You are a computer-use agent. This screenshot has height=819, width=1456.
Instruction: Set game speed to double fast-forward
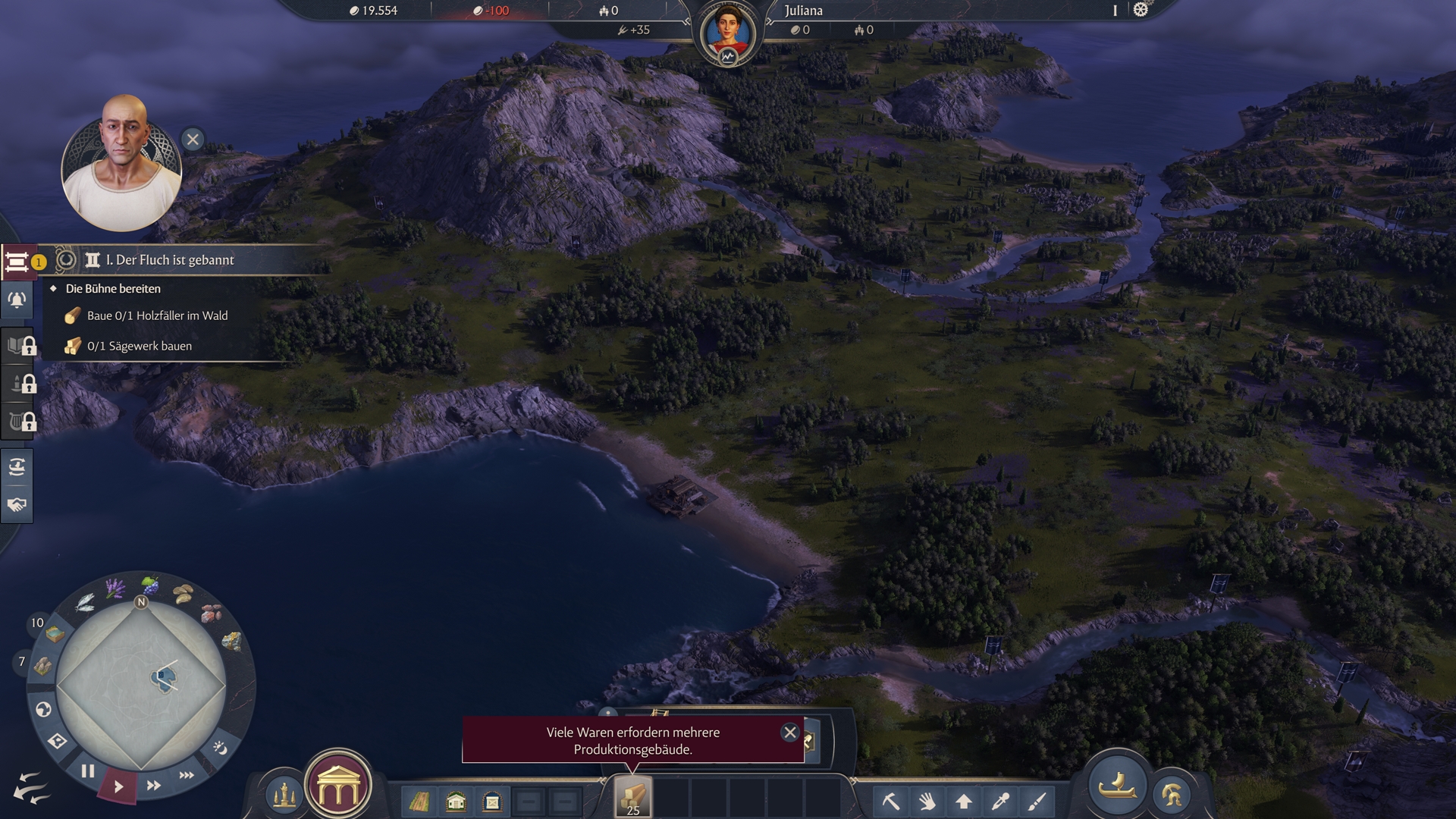pos(153,786)
